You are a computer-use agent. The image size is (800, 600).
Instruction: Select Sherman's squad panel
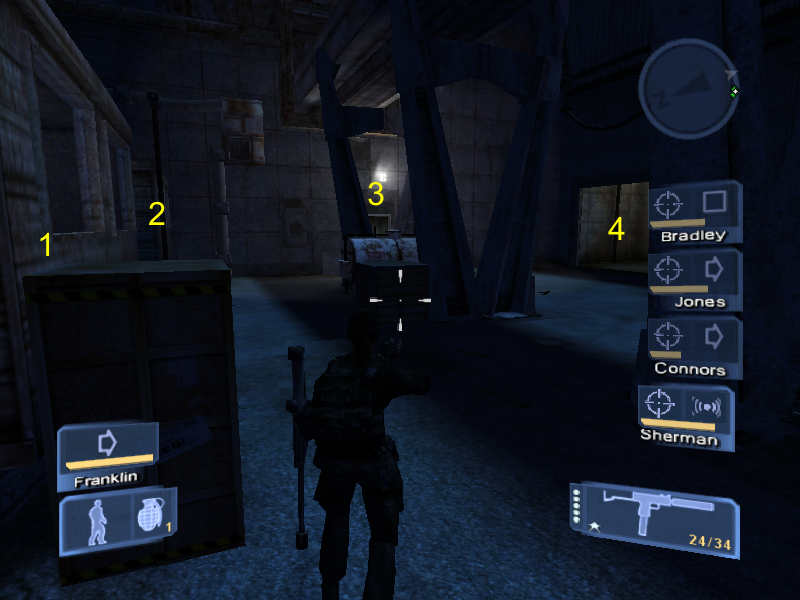coord(686,416)
